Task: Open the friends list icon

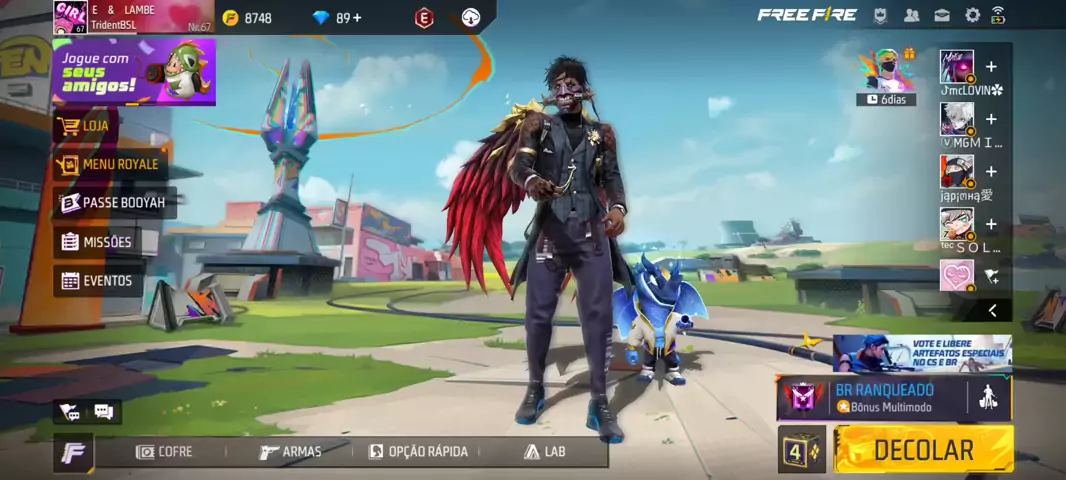Action: click(912, 15)
